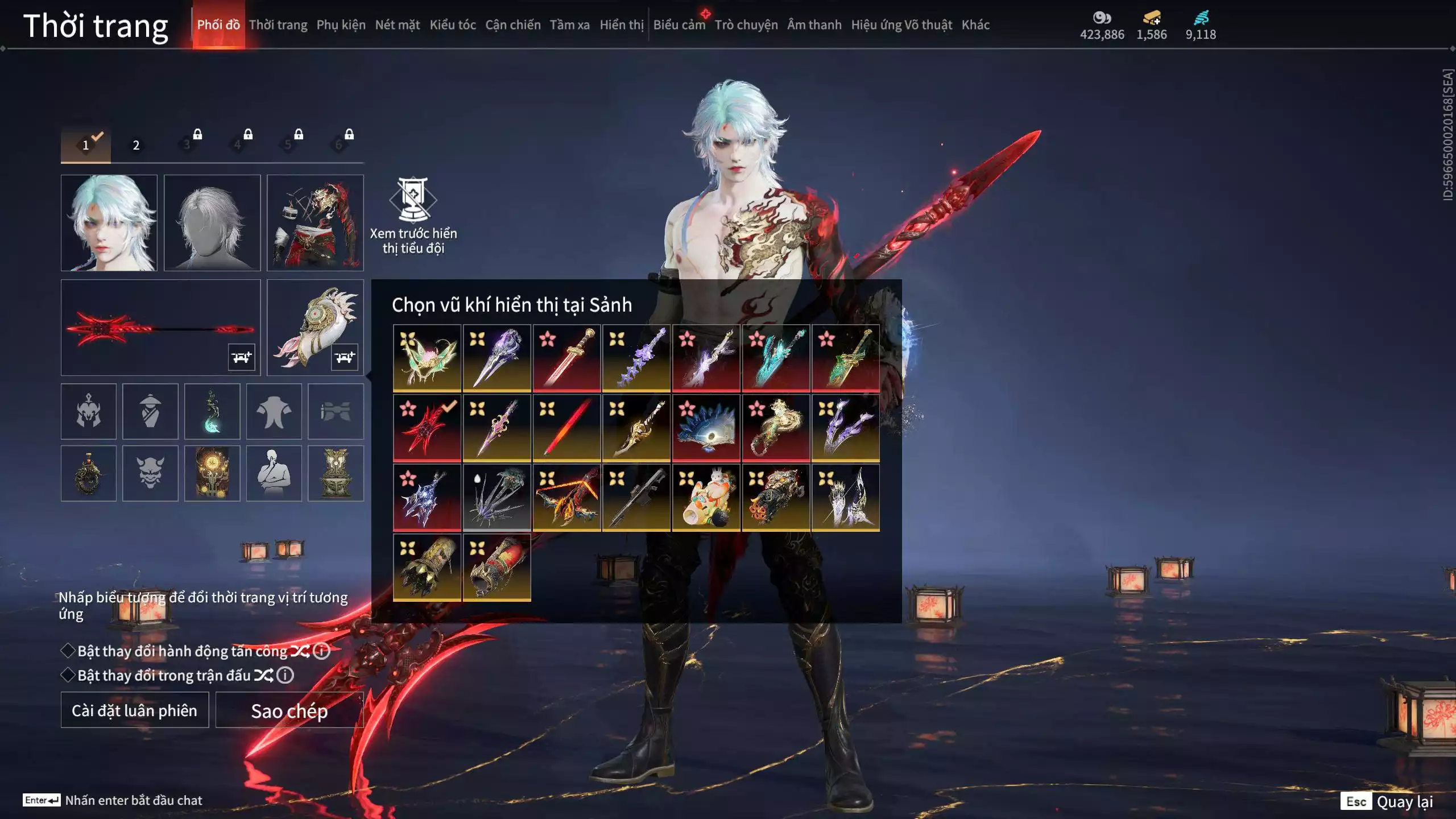Select the red spear weapon slot
Viewport: 1456px width, 819px height.
coord(160,328)
